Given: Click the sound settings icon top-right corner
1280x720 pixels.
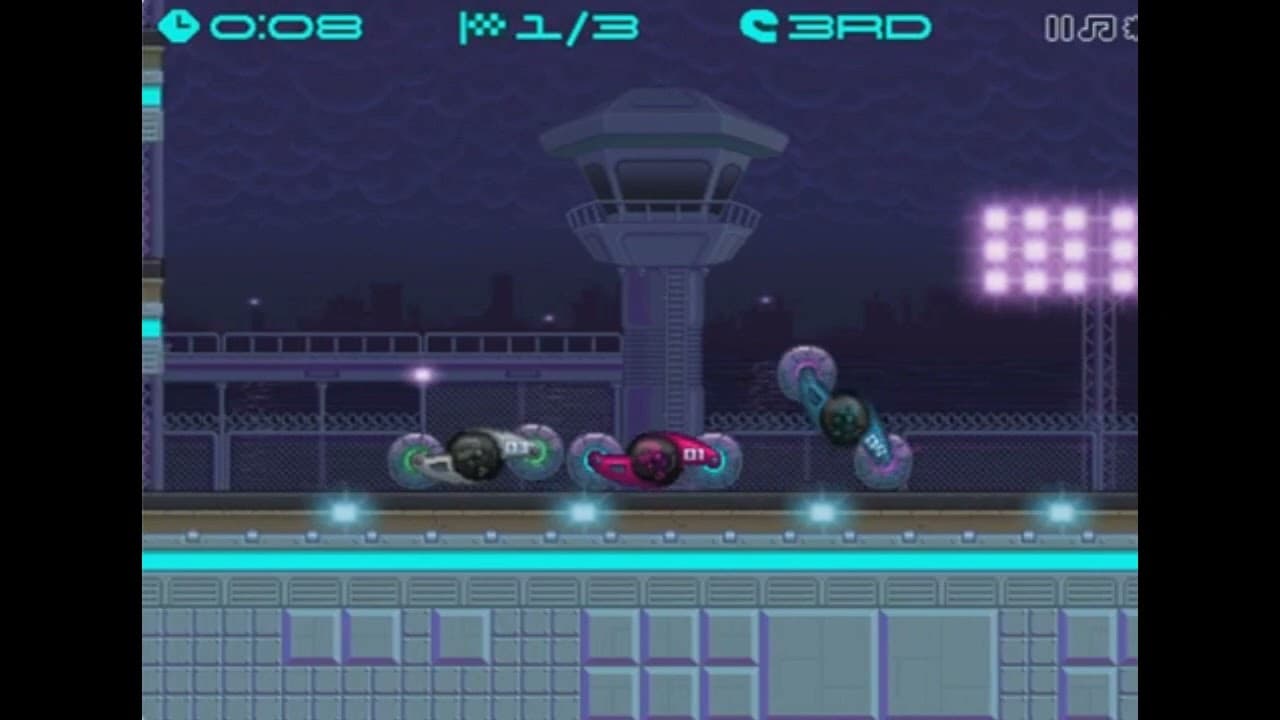Looking at the screenshot, I should pyautogui.click(x=1130, y=28).
